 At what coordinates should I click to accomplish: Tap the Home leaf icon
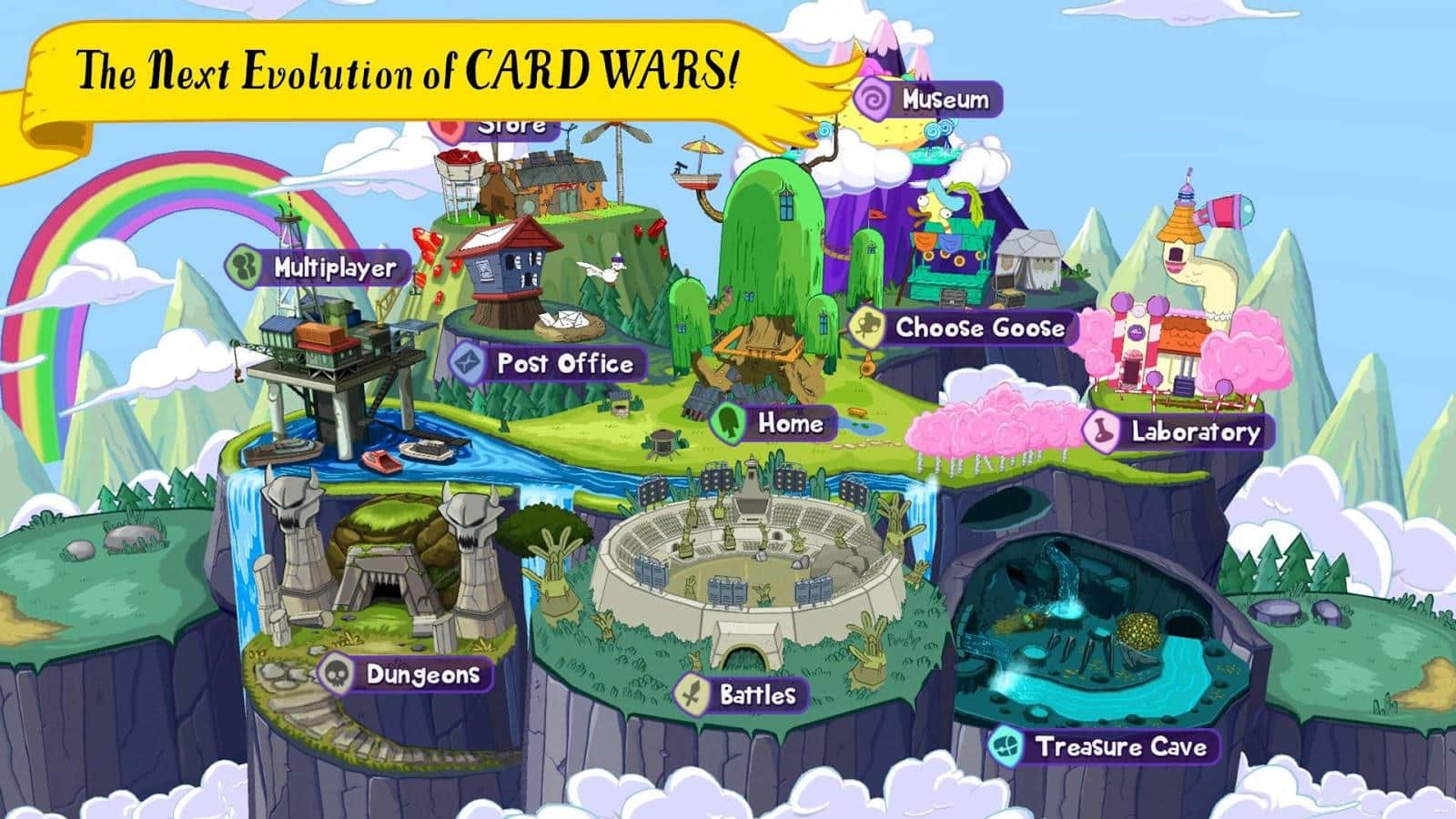coord(727,421)
